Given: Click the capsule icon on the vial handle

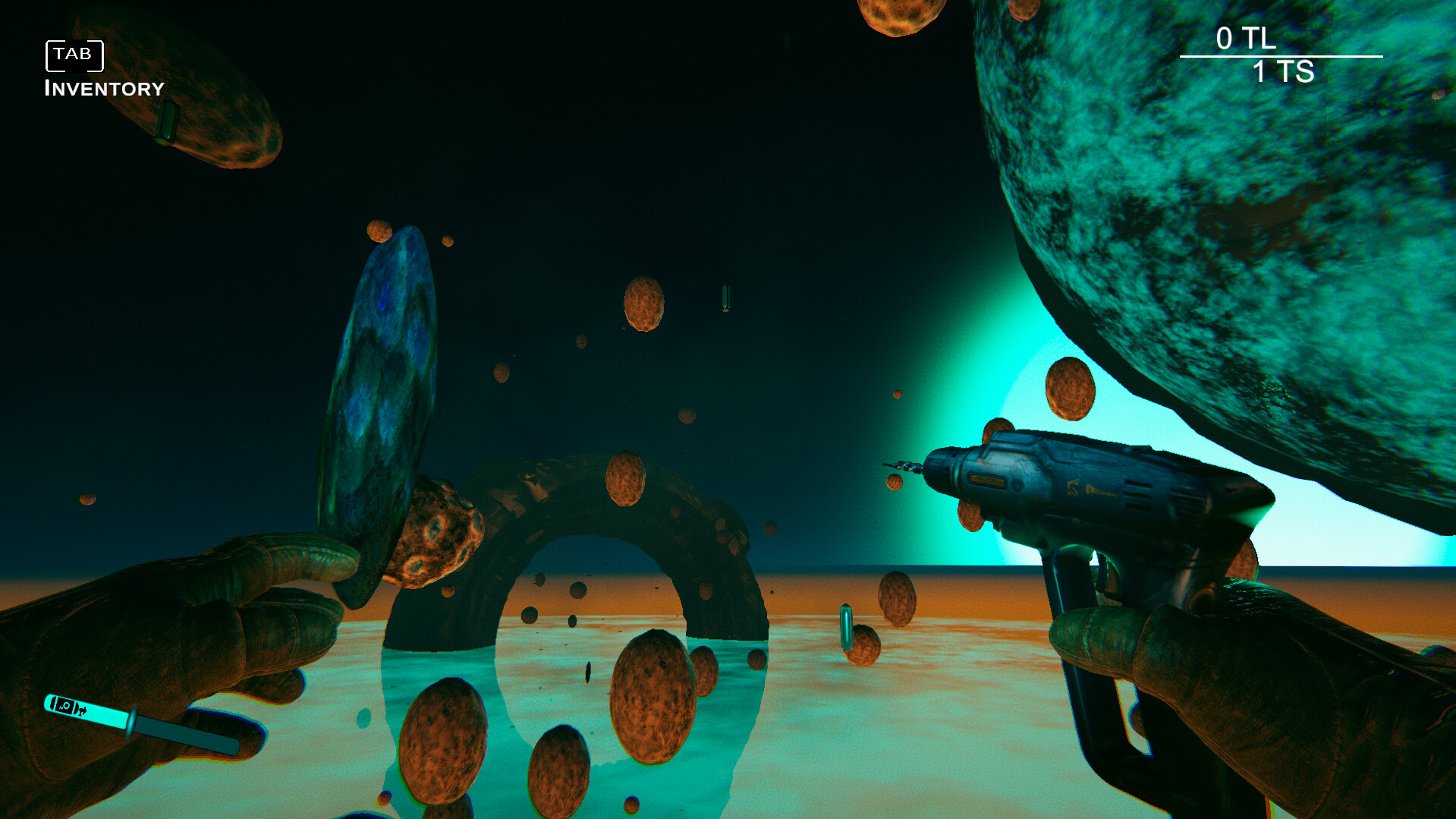Looking at the screenshot, I should (67, 706).
